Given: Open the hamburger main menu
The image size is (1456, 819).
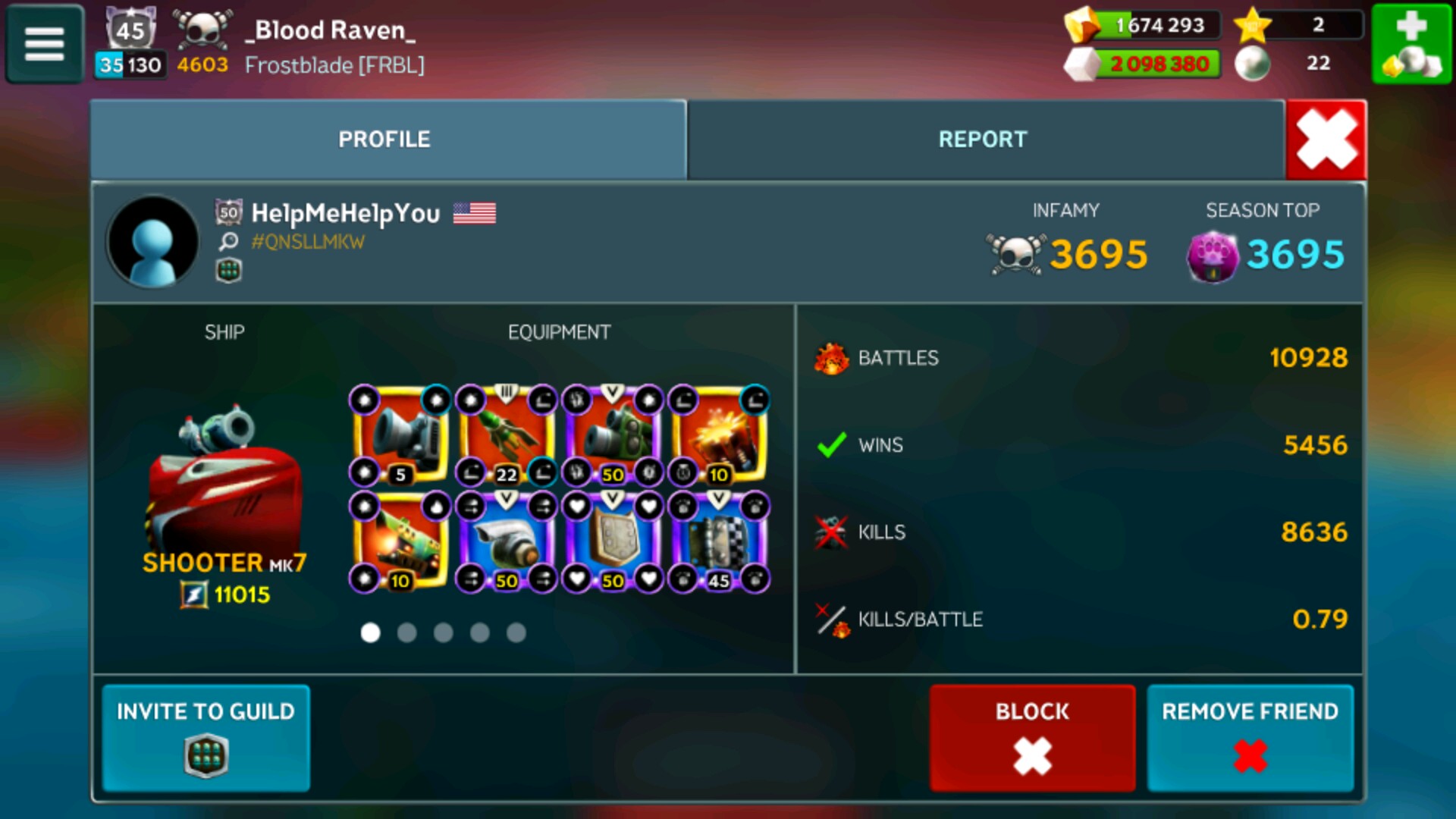Looking at the screenshot, I should click(44, 43).
